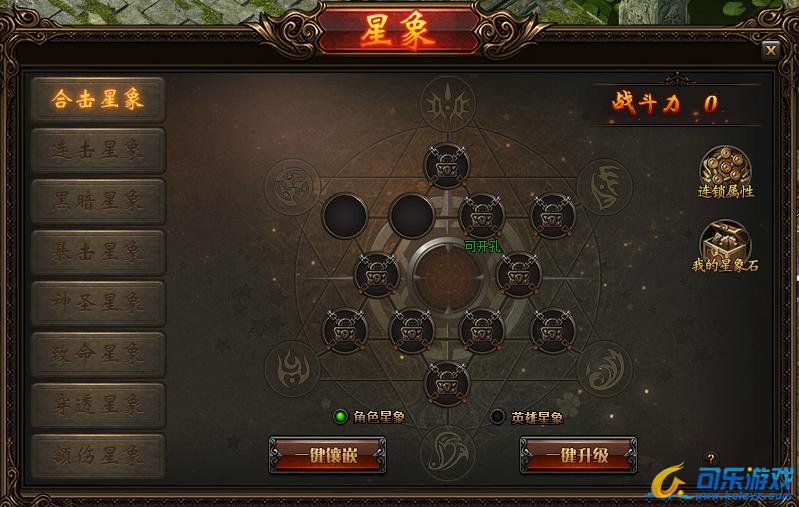Screen dimensions: 799x507
Task: Open the question mark help icon
Action: 711,459
